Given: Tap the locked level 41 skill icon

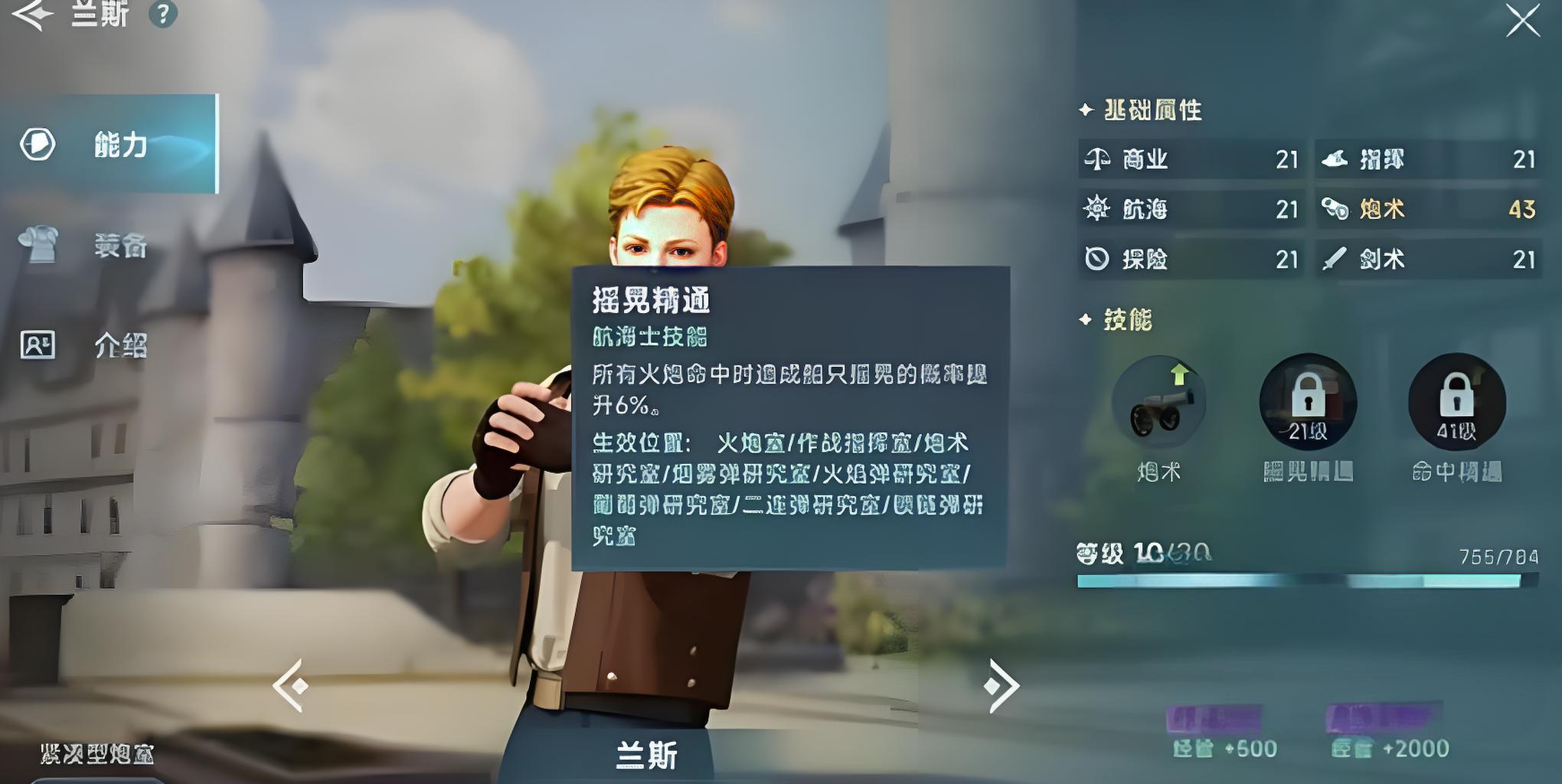Looking at the screenshot, I should [x=1456, y=402].
